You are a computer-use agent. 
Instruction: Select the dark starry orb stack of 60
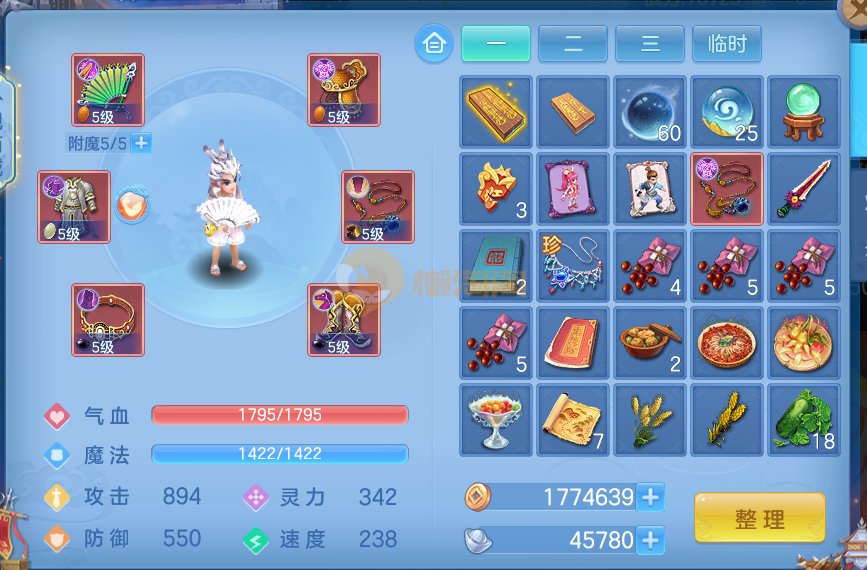pyautogui.click(x=649, y=111)
